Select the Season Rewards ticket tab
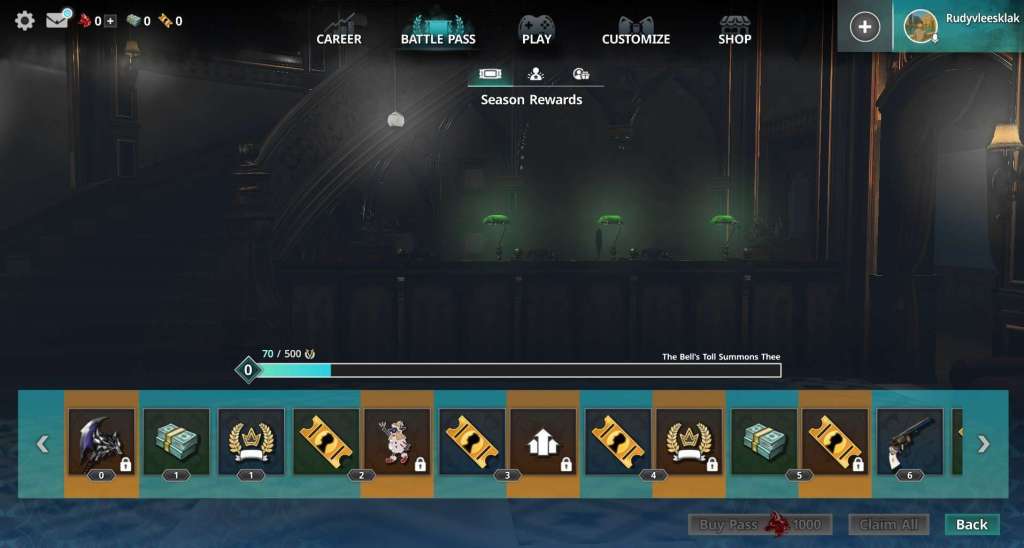Screen dimensions: 1024x548 pos(490,74)
